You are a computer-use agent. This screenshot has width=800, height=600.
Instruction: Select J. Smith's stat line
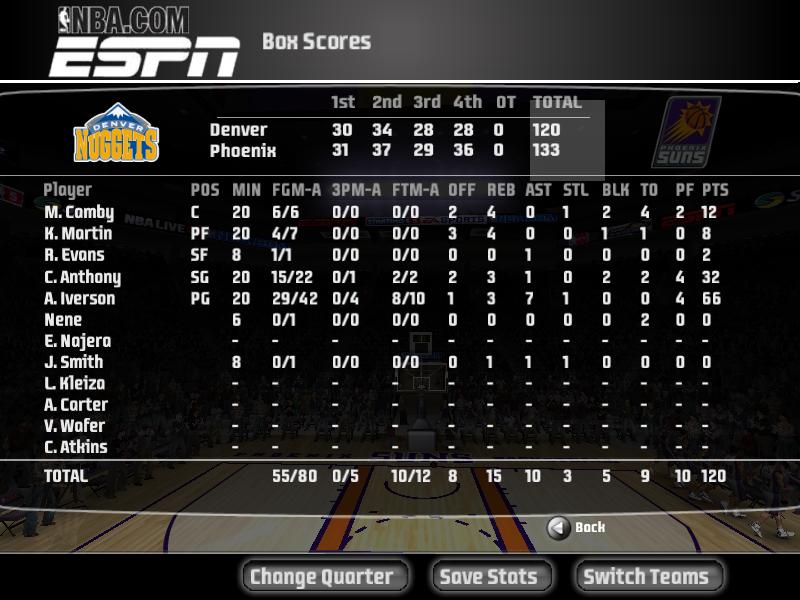click(x=74, y=363)
